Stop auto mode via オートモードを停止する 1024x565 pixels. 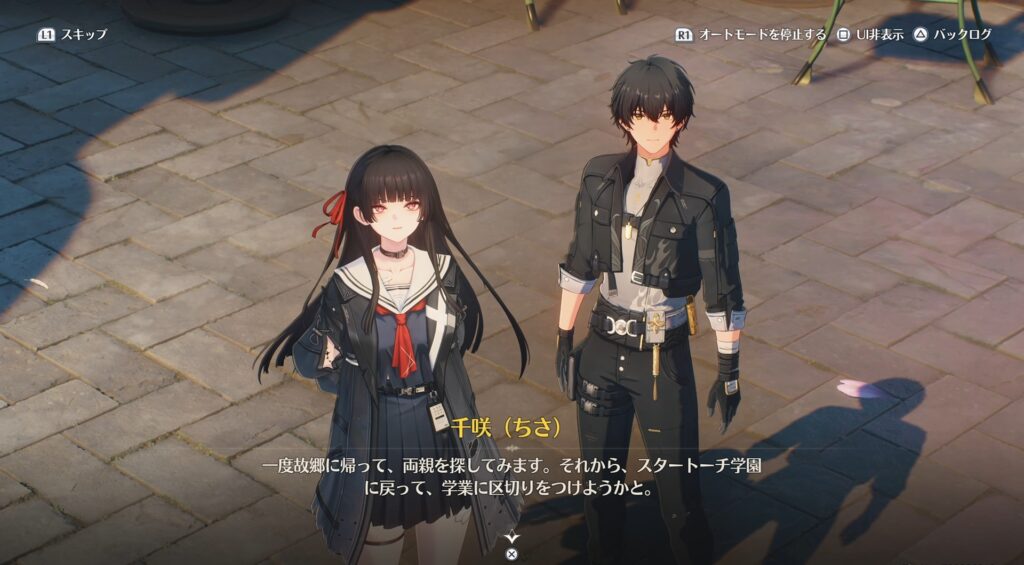point(751,34)
